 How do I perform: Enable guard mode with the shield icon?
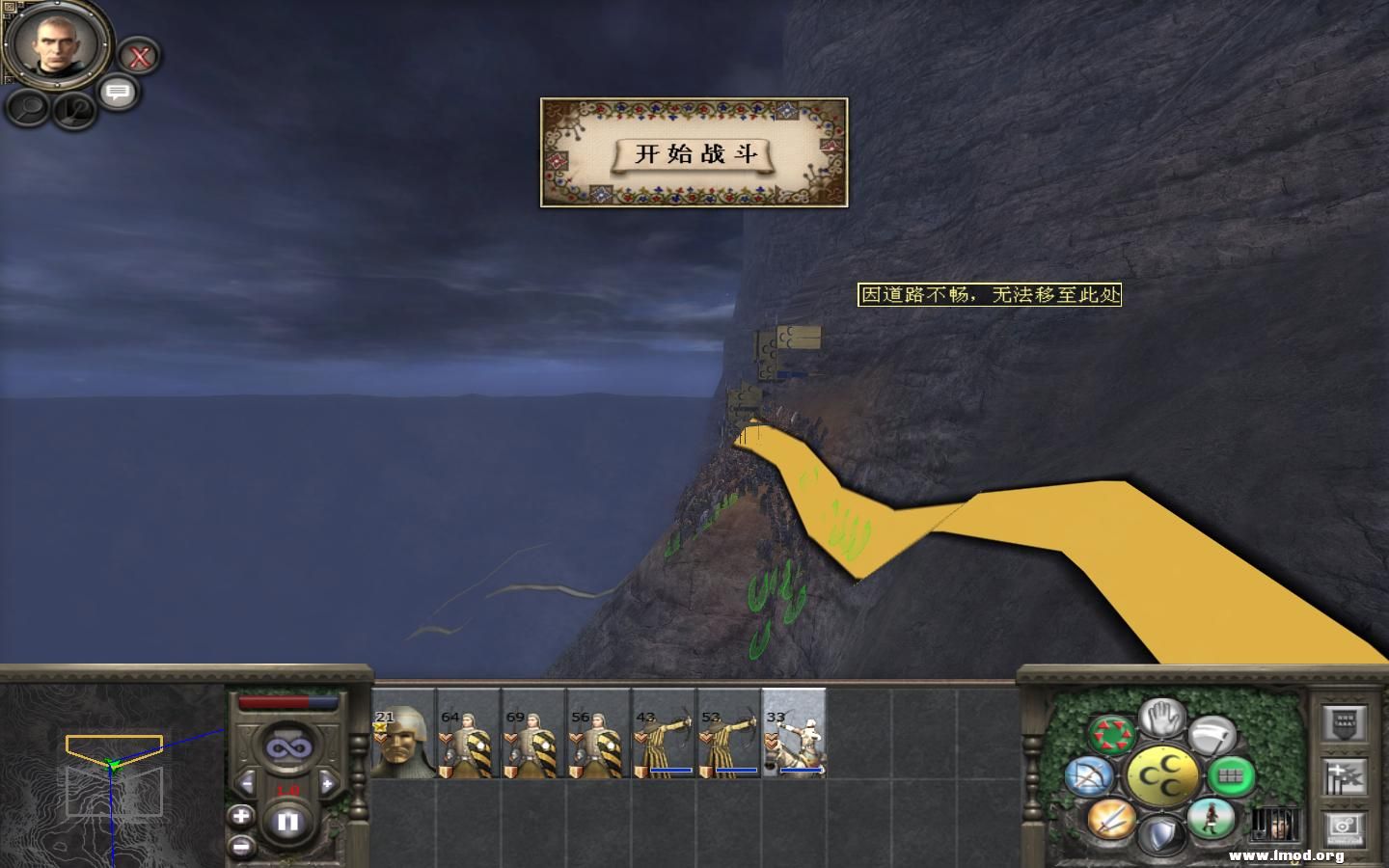click(1161, 831)
